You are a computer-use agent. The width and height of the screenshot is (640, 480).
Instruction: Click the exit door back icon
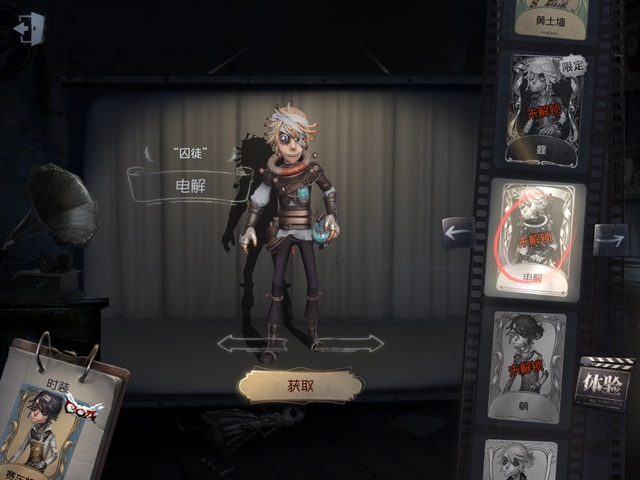click(x=30, y=28)
